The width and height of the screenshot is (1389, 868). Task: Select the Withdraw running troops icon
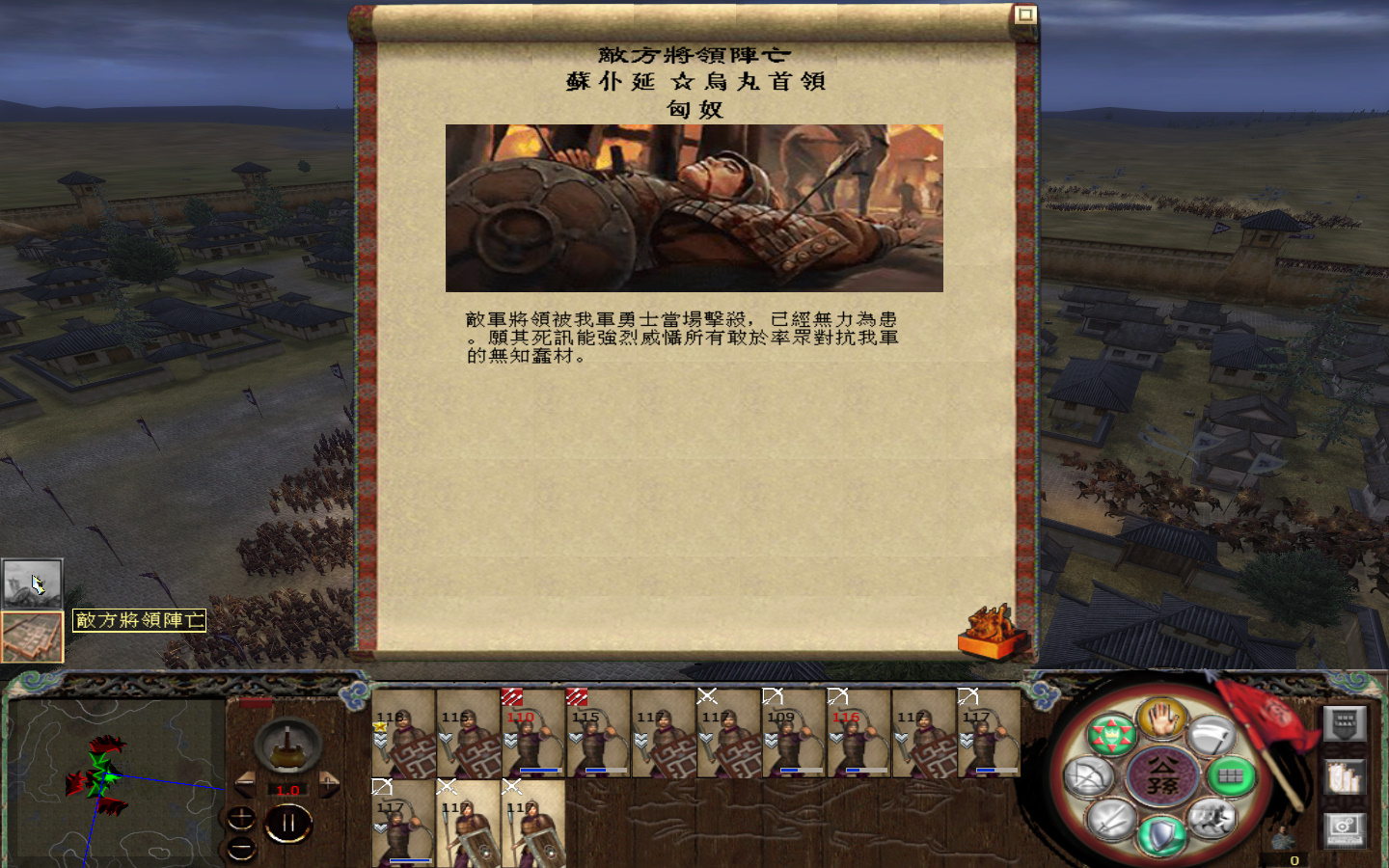tap(1212, 817)
